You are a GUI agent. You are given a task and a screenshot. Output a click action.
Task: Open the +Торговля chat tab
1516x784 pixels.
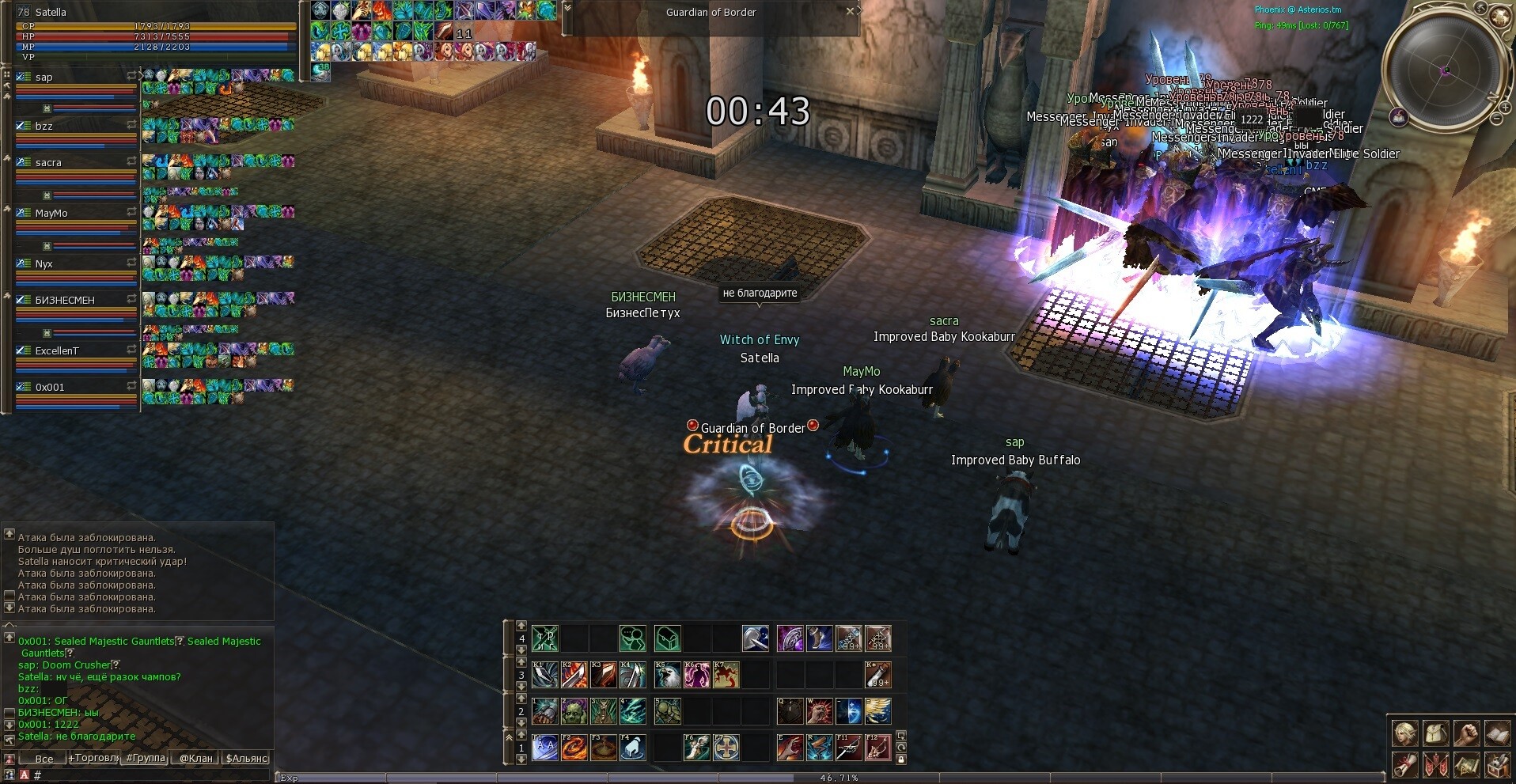click(93, 759)
